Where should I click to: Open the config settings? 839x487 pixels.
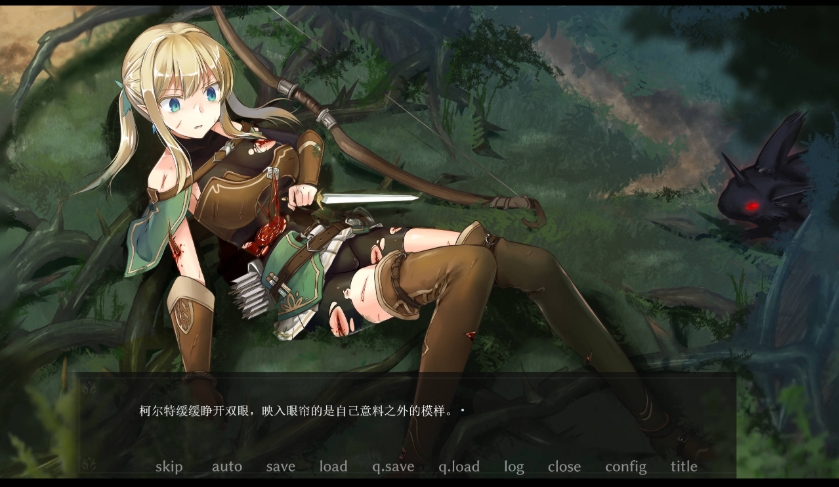click(626, 466)
